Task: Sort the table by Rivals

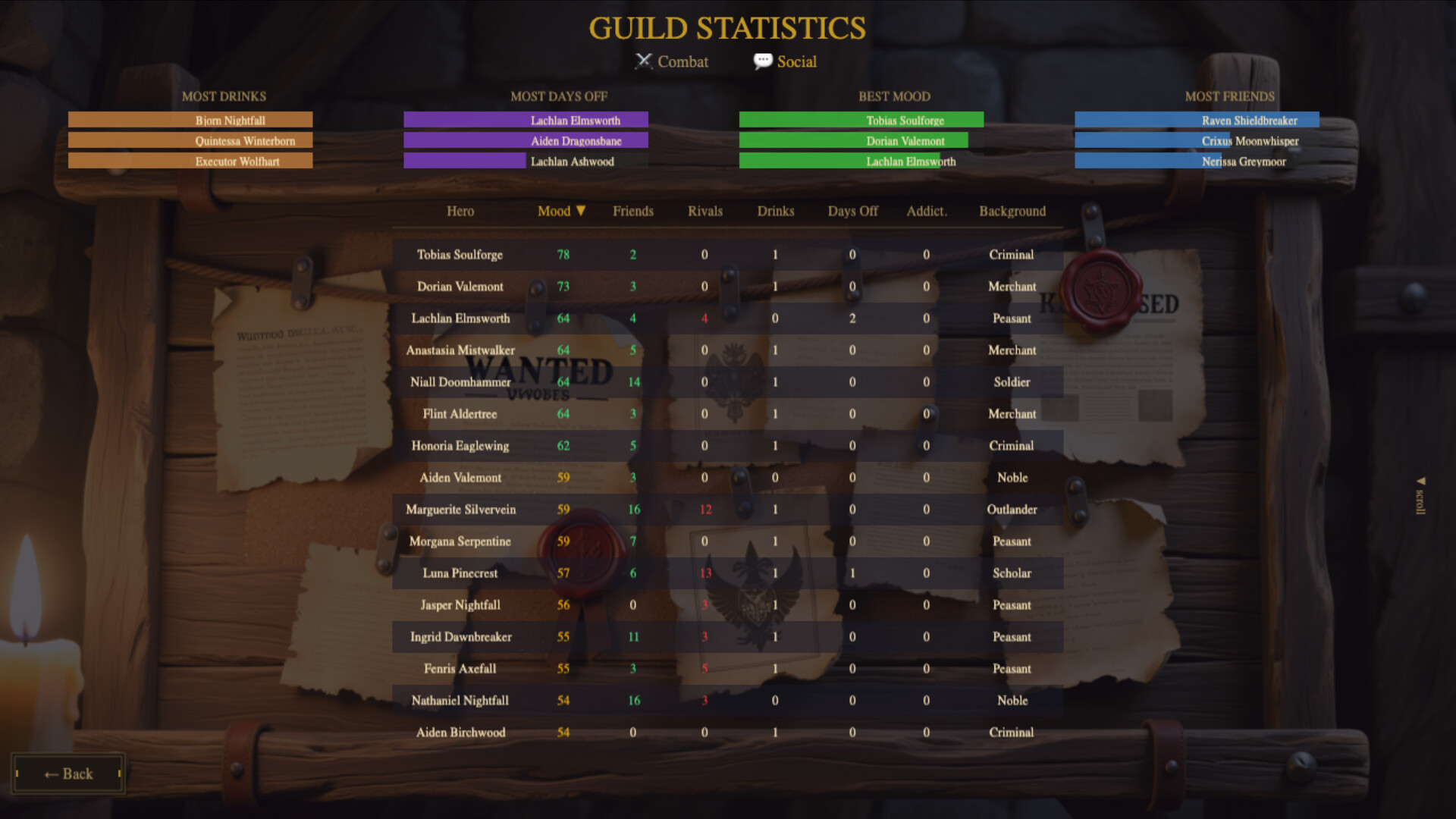Action: point(704,211)
